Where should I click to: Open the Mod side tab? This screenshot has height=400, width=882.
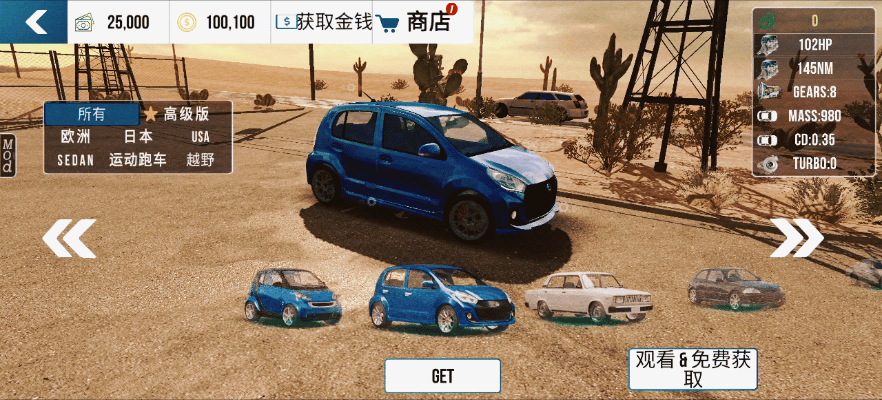point(7,157)
